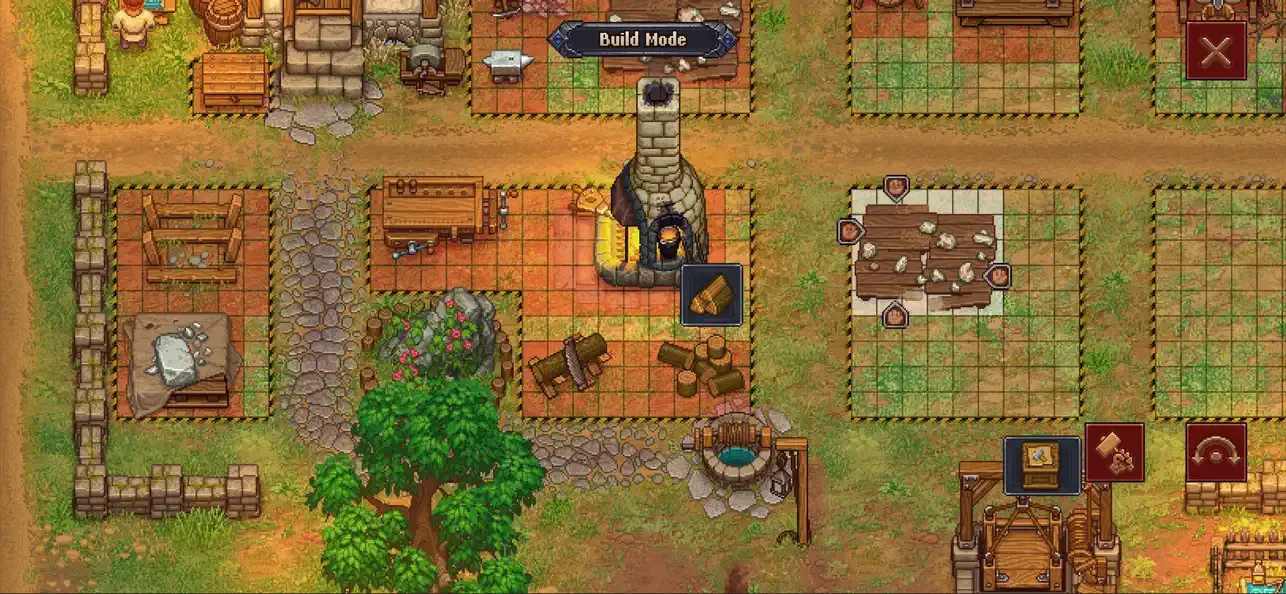Select the hammer and rubble remove button
The height and width of the screenshot is (594, 1286).
click(1114, 452)
